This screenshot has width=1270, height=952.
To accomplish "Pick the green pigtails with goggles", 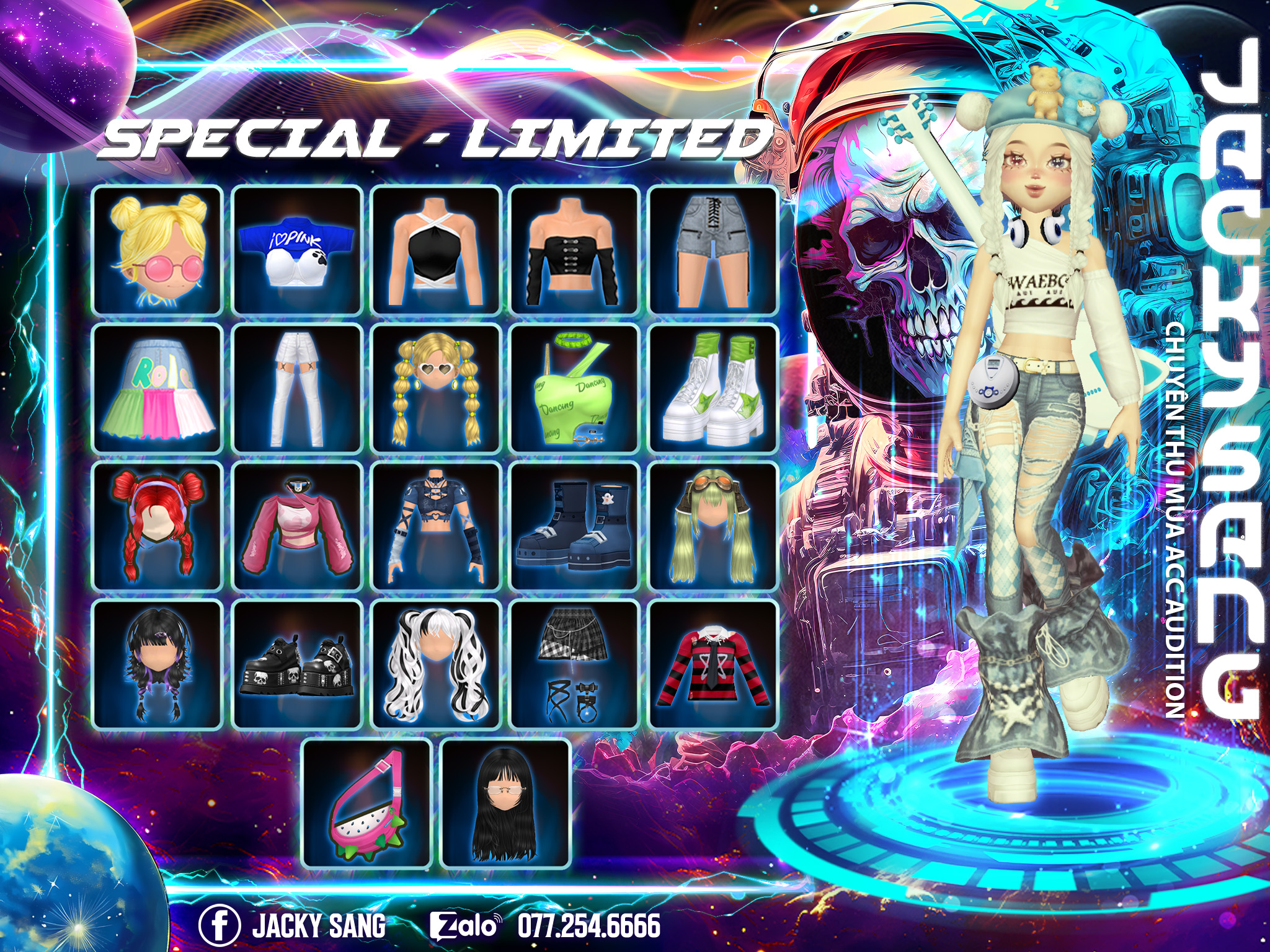I will click(x=713, y=527).
